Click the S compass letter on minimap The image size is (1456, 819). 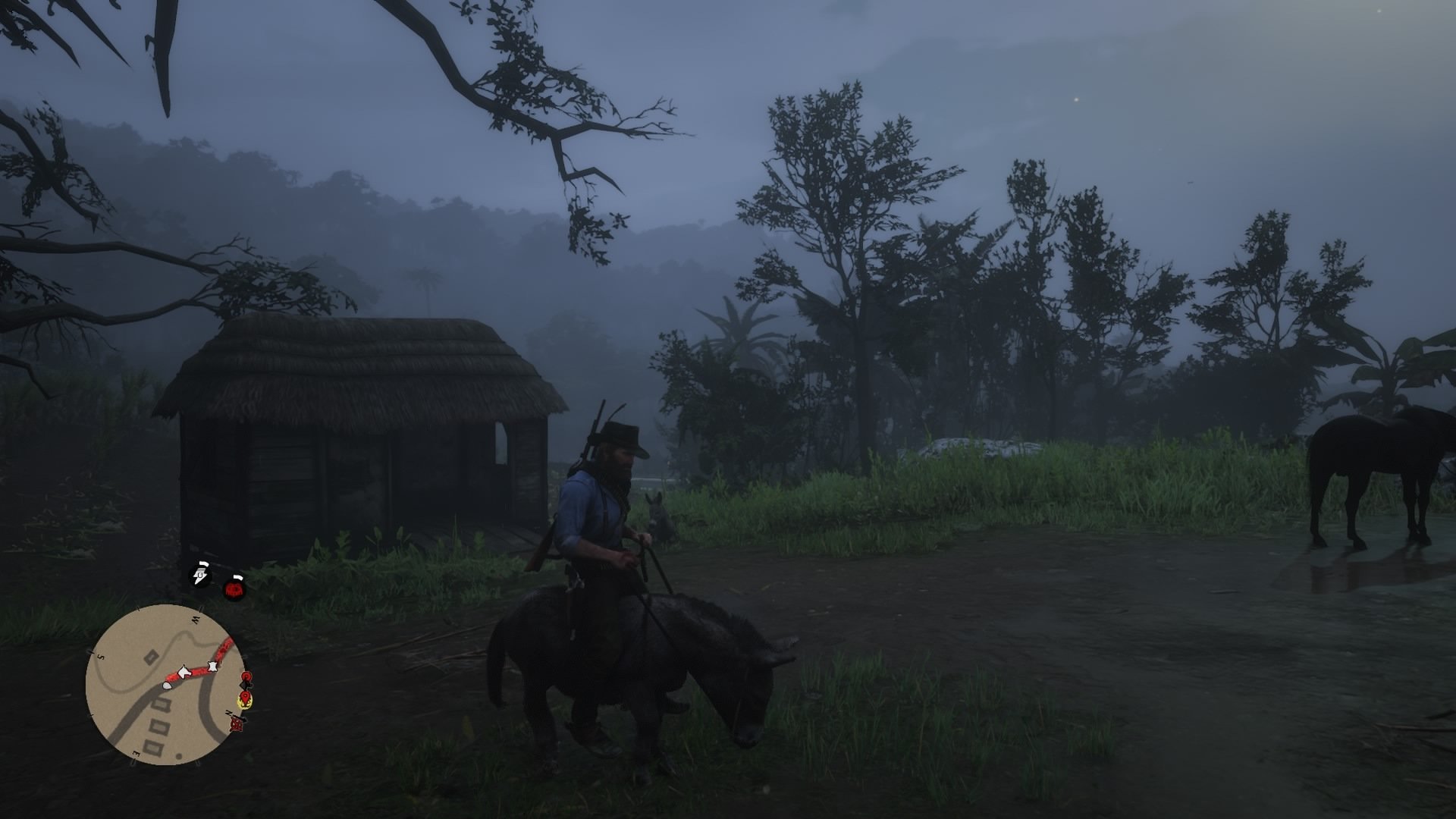[x=102, y=657]
